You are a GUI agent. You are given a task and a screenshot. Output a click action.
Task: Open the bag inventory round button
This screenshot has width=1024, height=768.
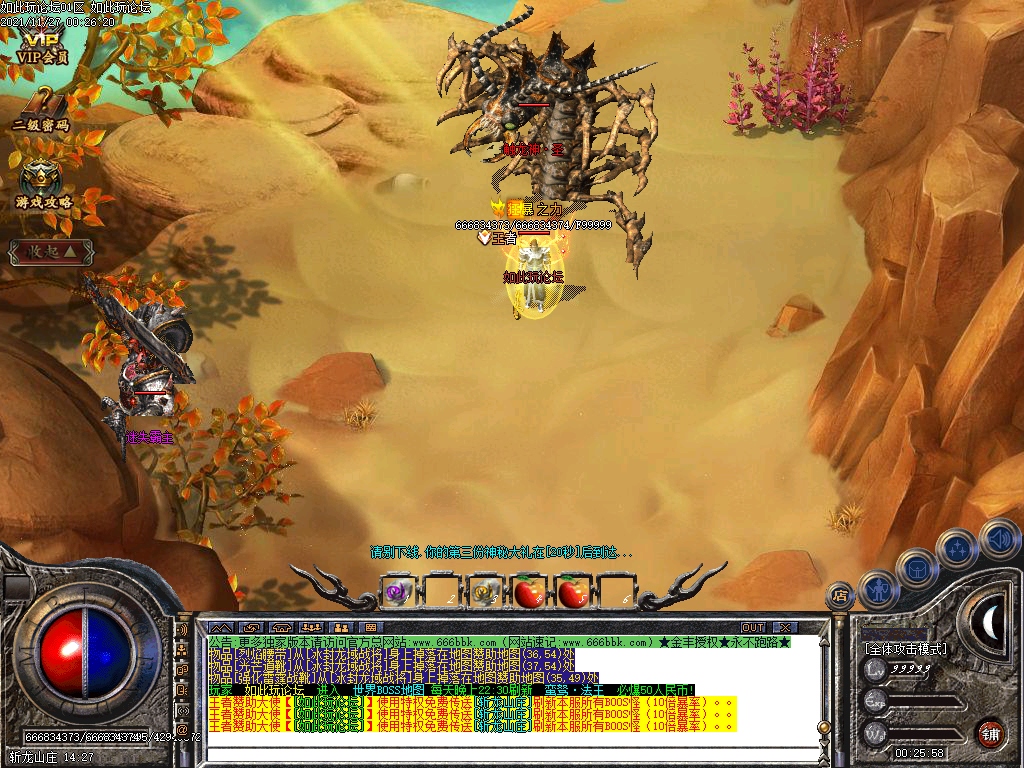[x=916, y=568]
